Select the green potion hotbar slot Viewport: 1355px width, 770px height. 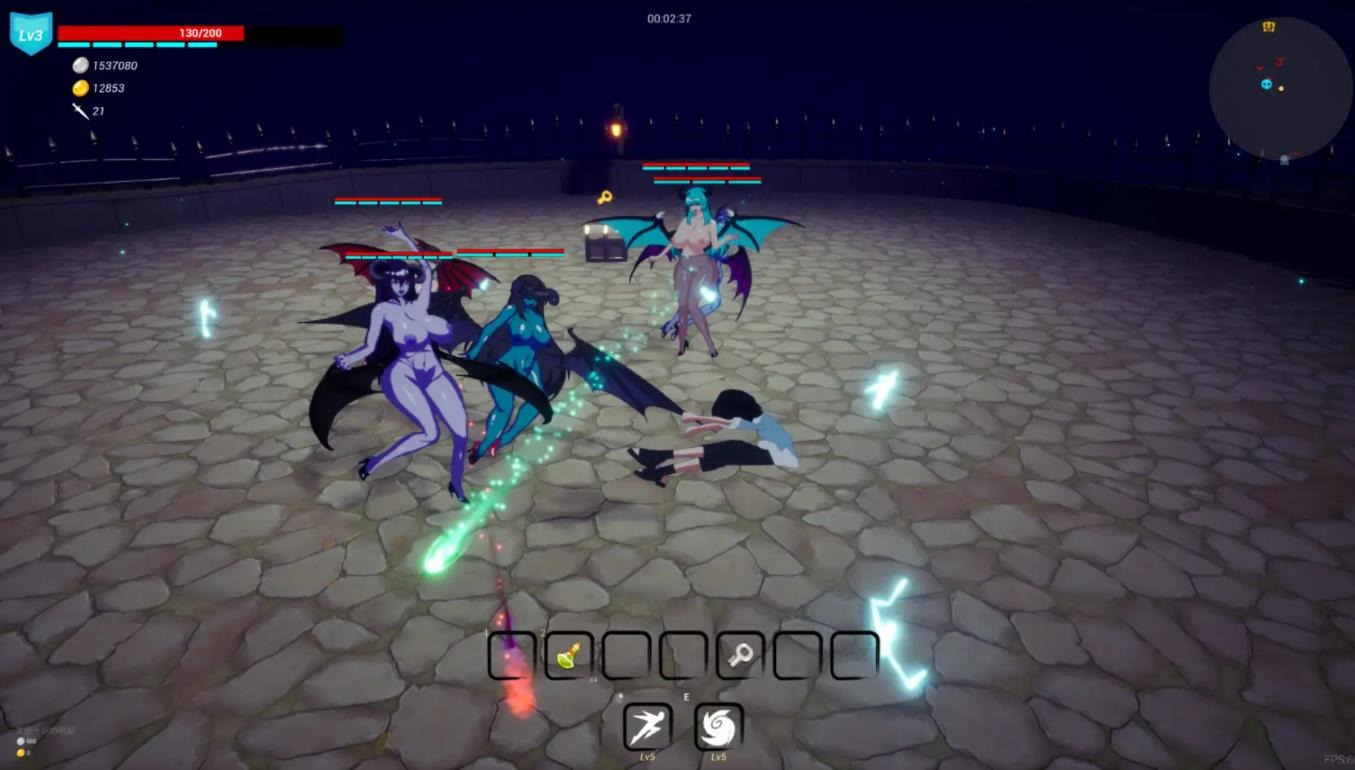[x=569, y=656]
